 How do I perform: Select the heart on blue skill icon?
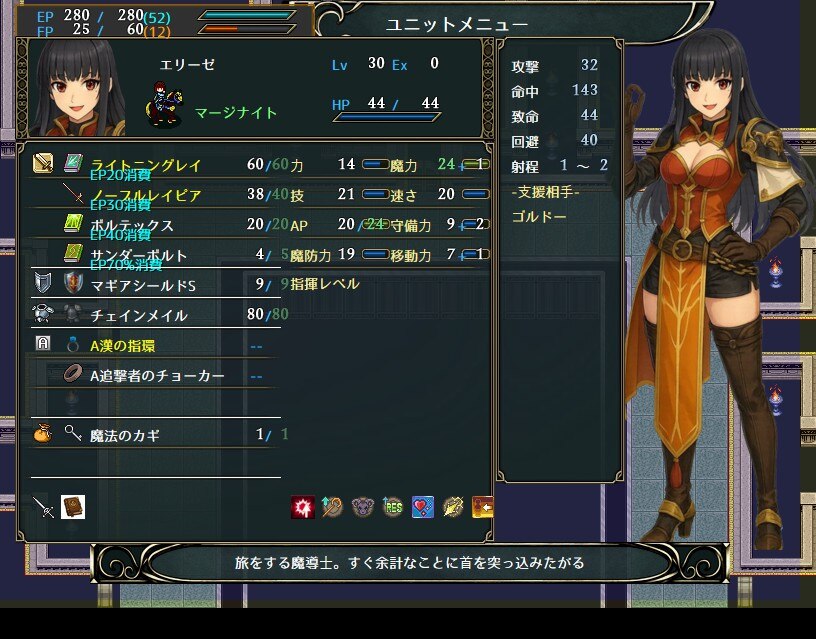pyautogui.click(x=422, y=507)
